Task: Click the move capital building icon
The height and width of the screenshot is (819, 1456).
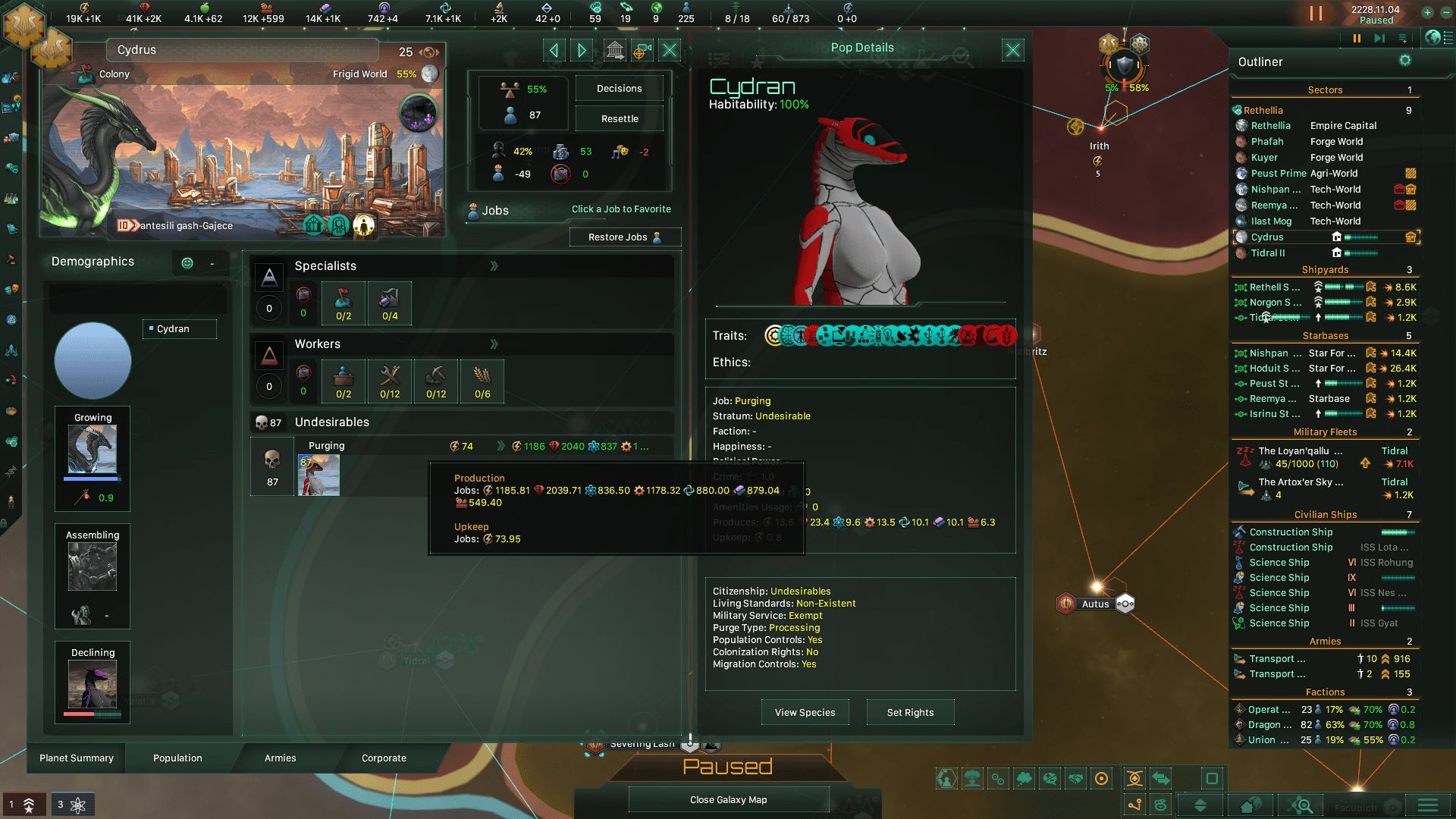Action: tap(615, 50)
